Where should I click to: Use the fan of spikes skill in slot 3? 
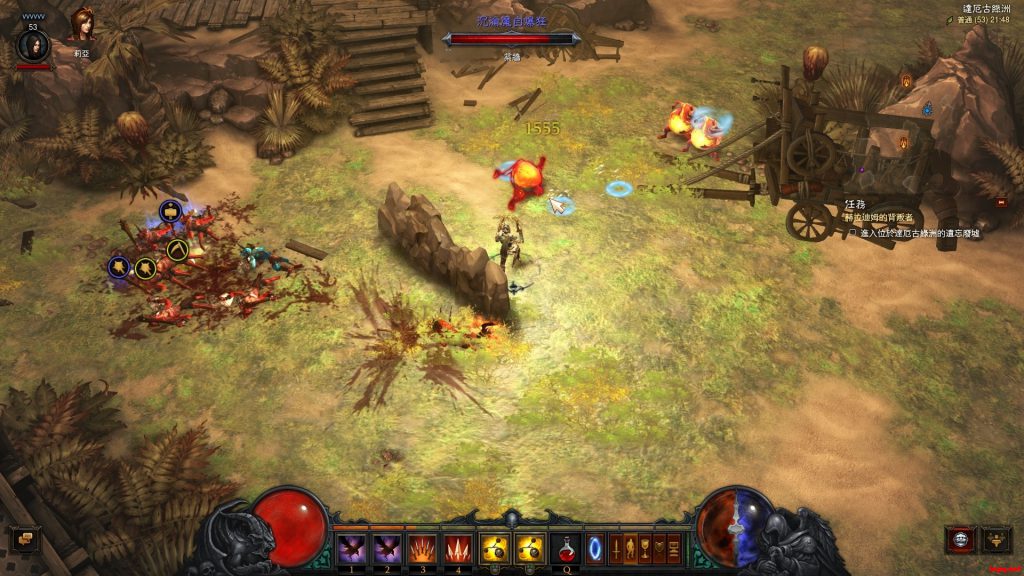tap(423, 548)
